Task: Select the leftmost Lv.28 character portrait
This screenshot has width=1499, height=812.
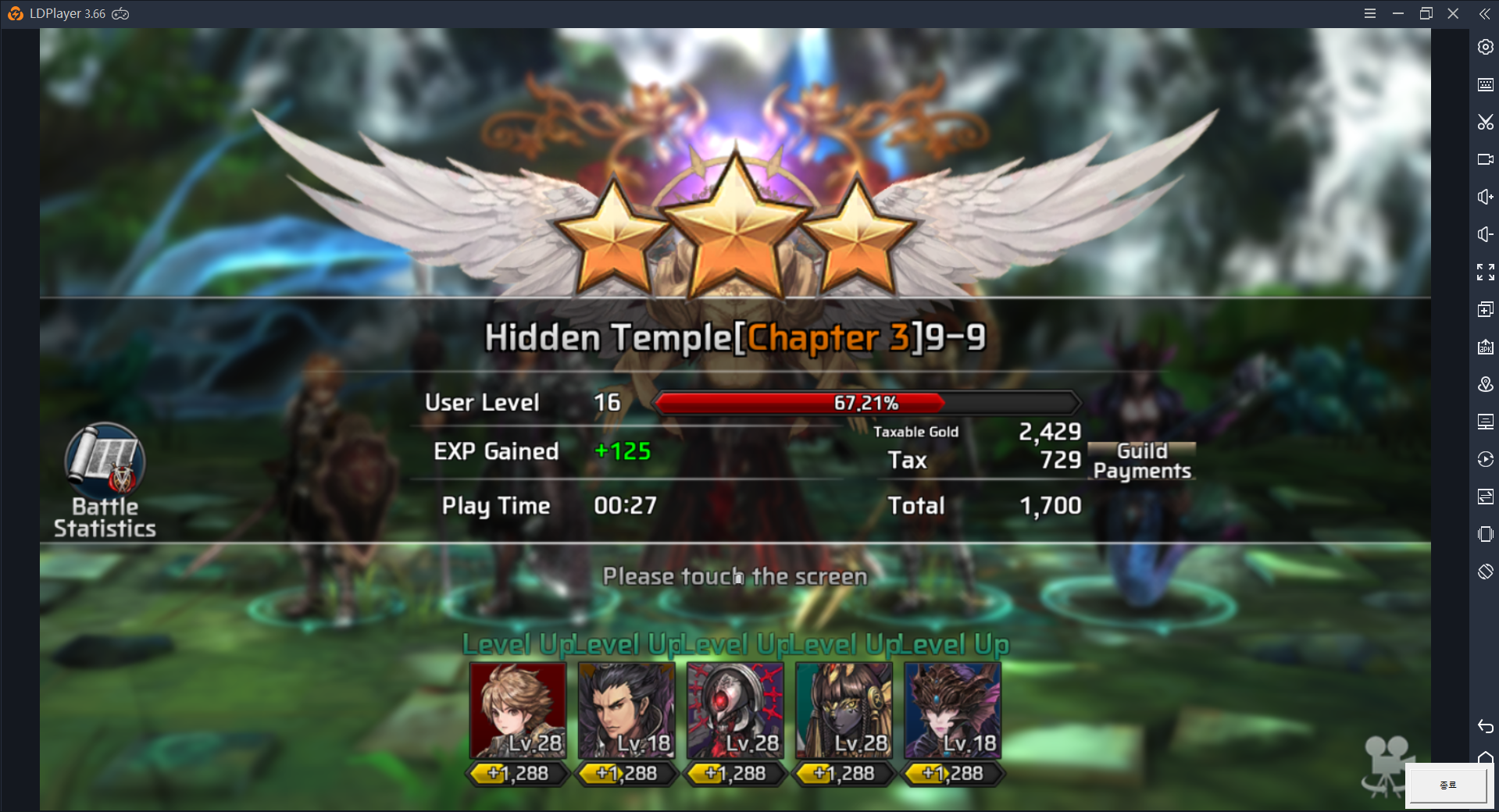Action: coord(516,709)
